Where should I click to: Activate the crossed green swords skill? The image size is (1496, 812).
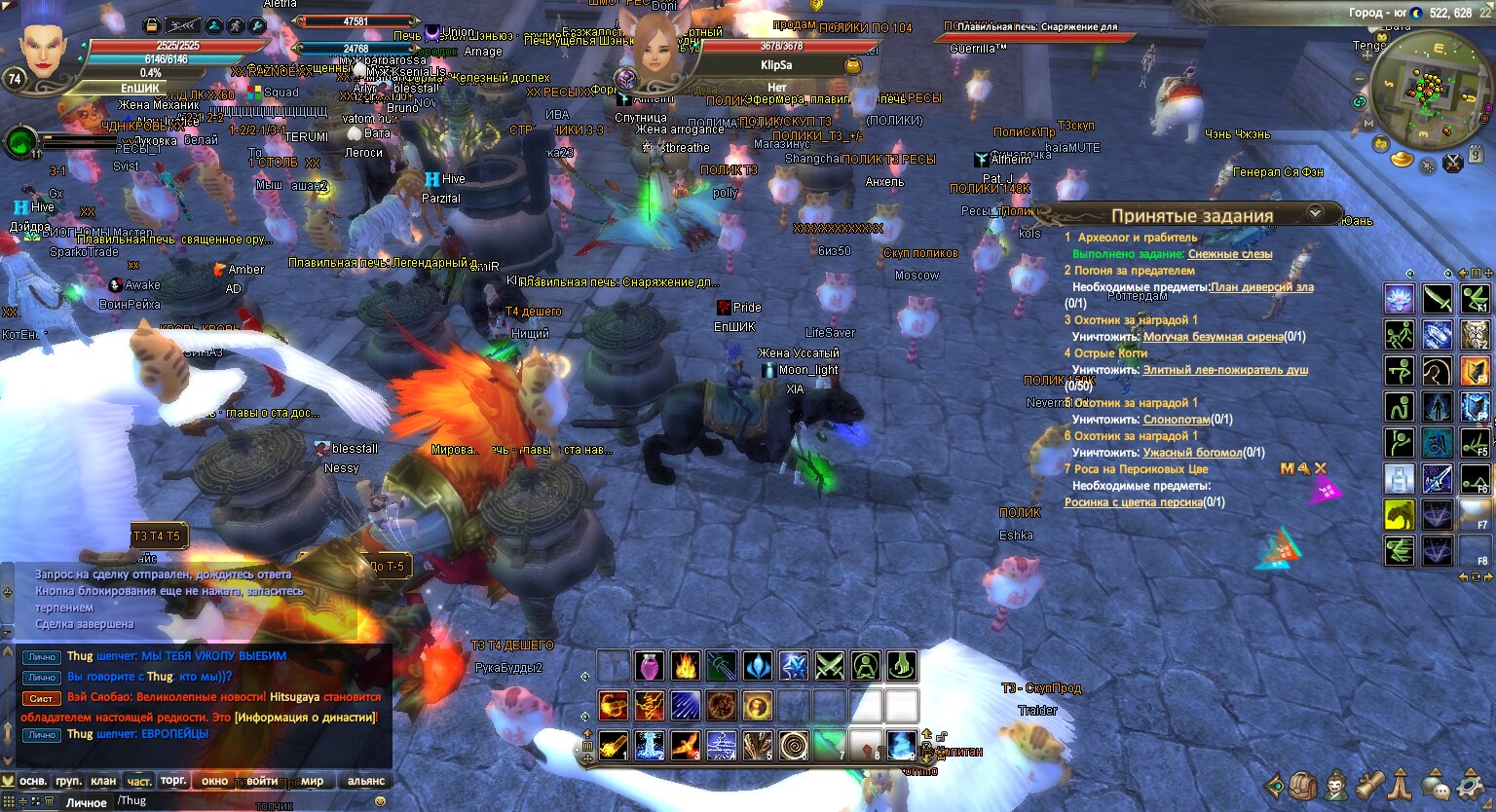click(829, 666)
